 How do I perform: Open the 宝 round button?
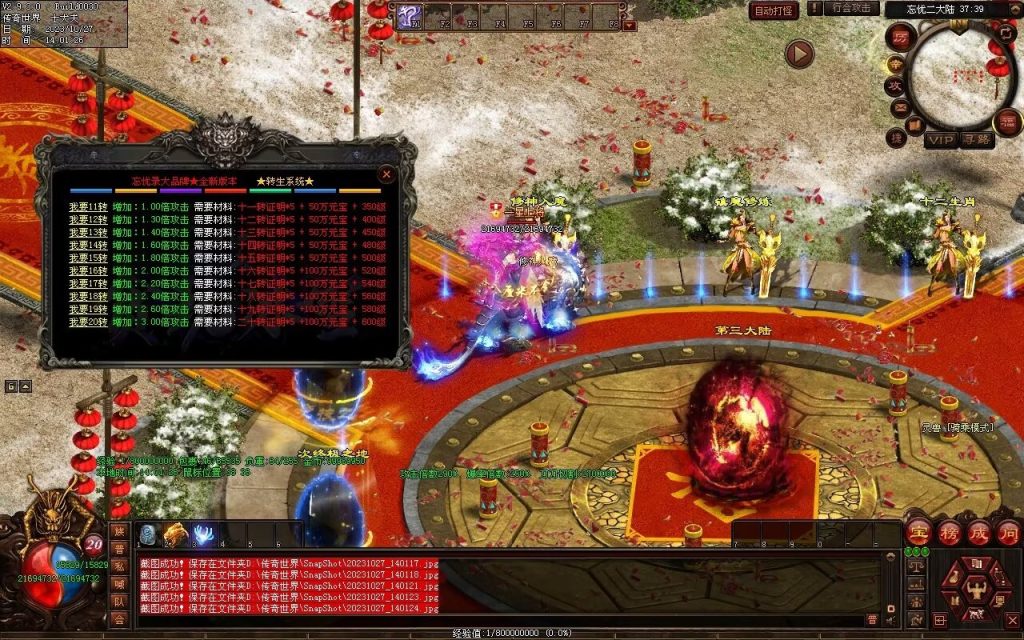[x=918, y=532]
